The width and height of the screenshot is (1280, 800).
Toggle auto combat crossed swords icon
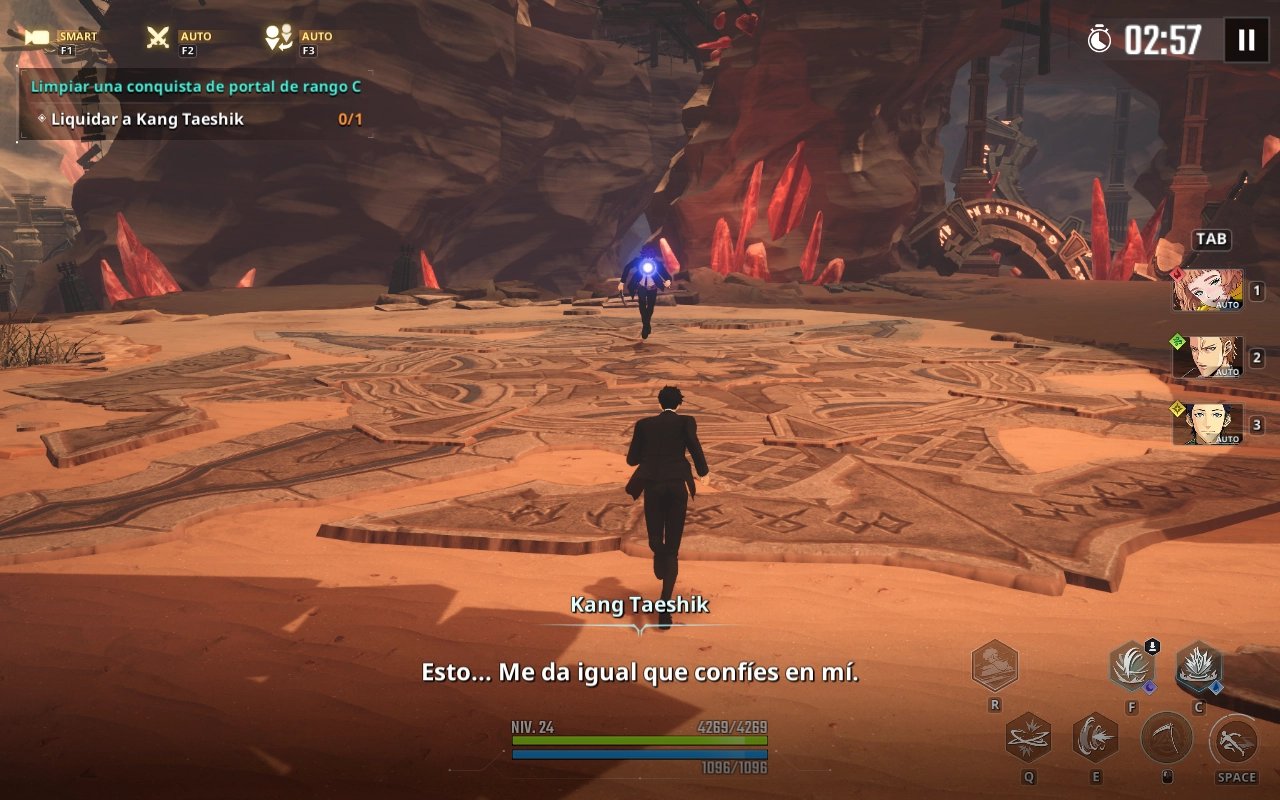(x=158, y=38)
